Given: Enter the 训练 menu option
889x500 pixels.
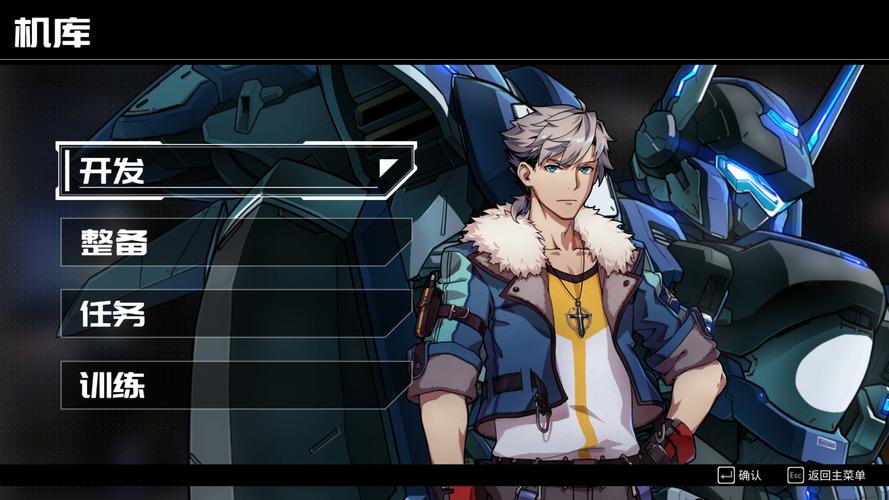Looking at the screenshot, I should 236,385.
